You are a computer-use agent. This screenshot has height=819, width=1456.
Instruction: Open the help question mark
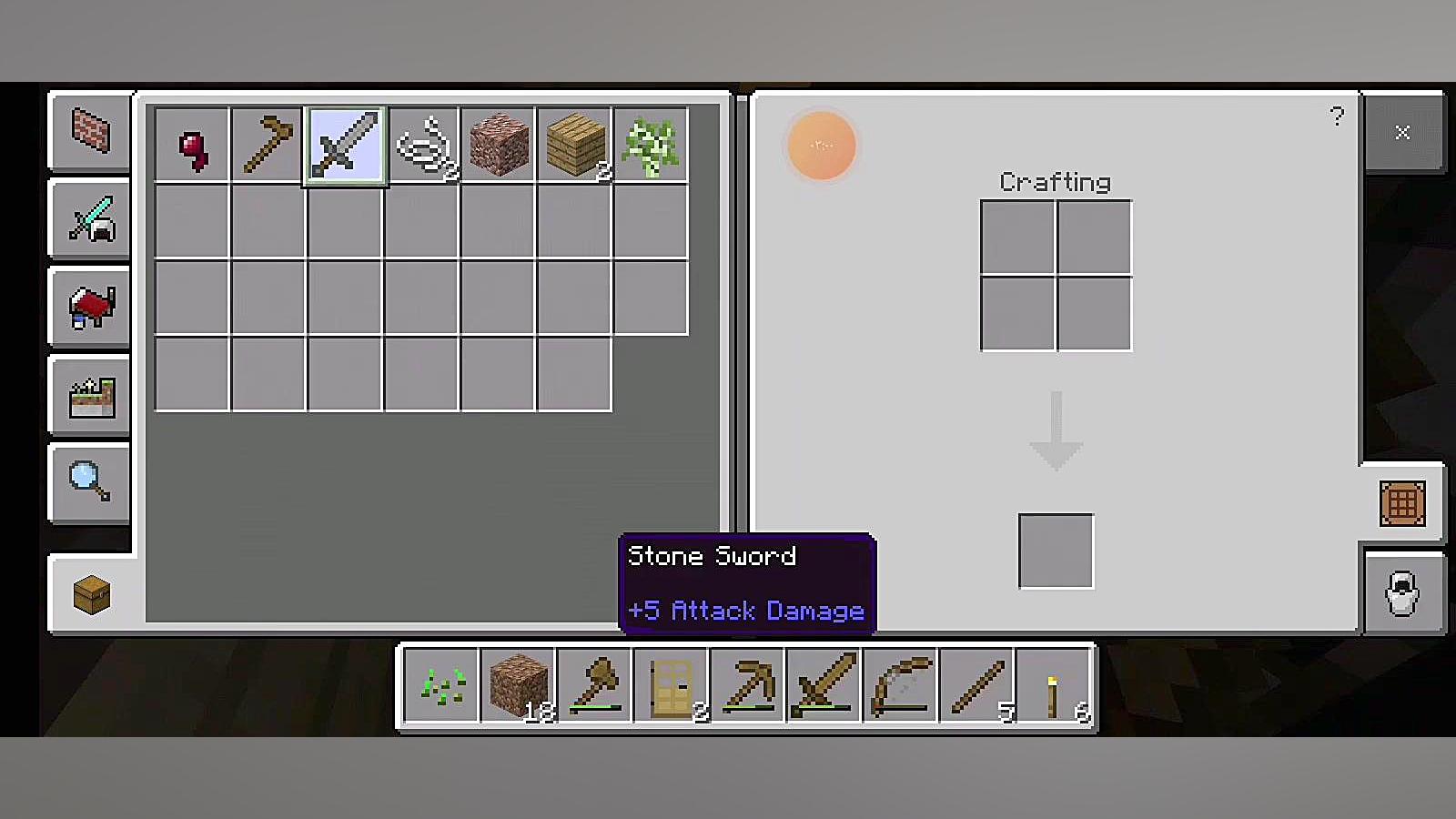(x=1336, y=116)
